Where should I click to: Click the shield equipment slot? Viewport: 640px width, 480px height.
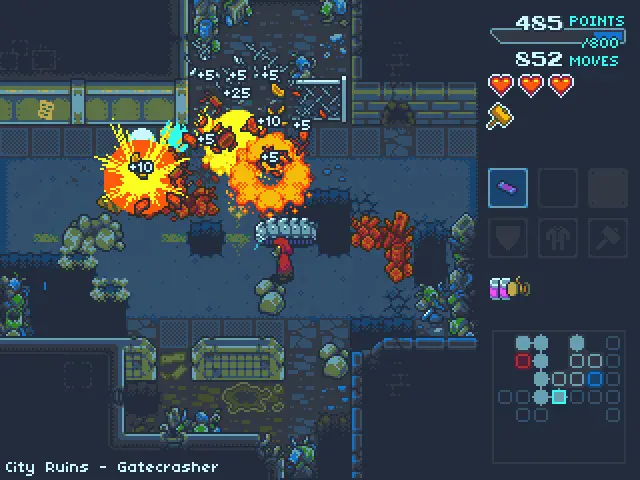508,238
